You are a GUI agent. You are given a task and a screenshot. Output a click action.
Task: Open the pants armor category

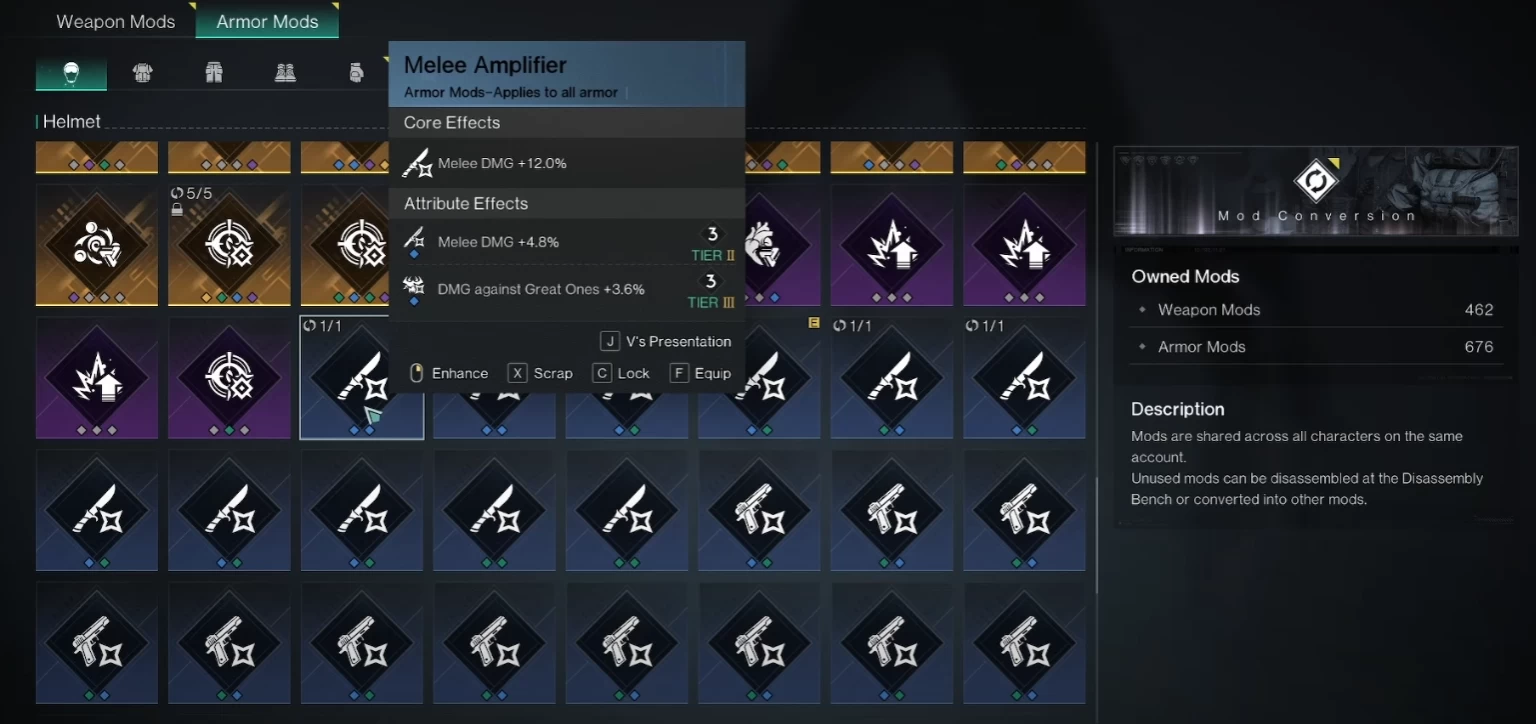tap(214, 72)
